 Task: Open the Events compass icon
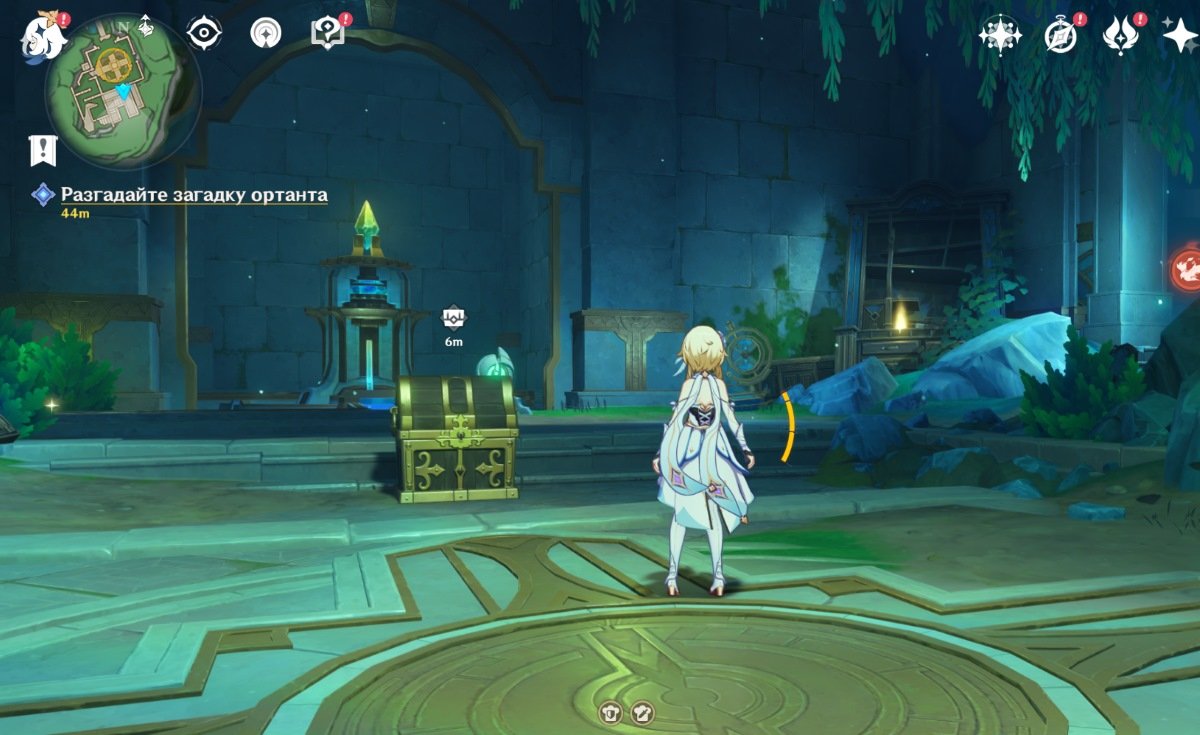click(x=1060, y=36)
